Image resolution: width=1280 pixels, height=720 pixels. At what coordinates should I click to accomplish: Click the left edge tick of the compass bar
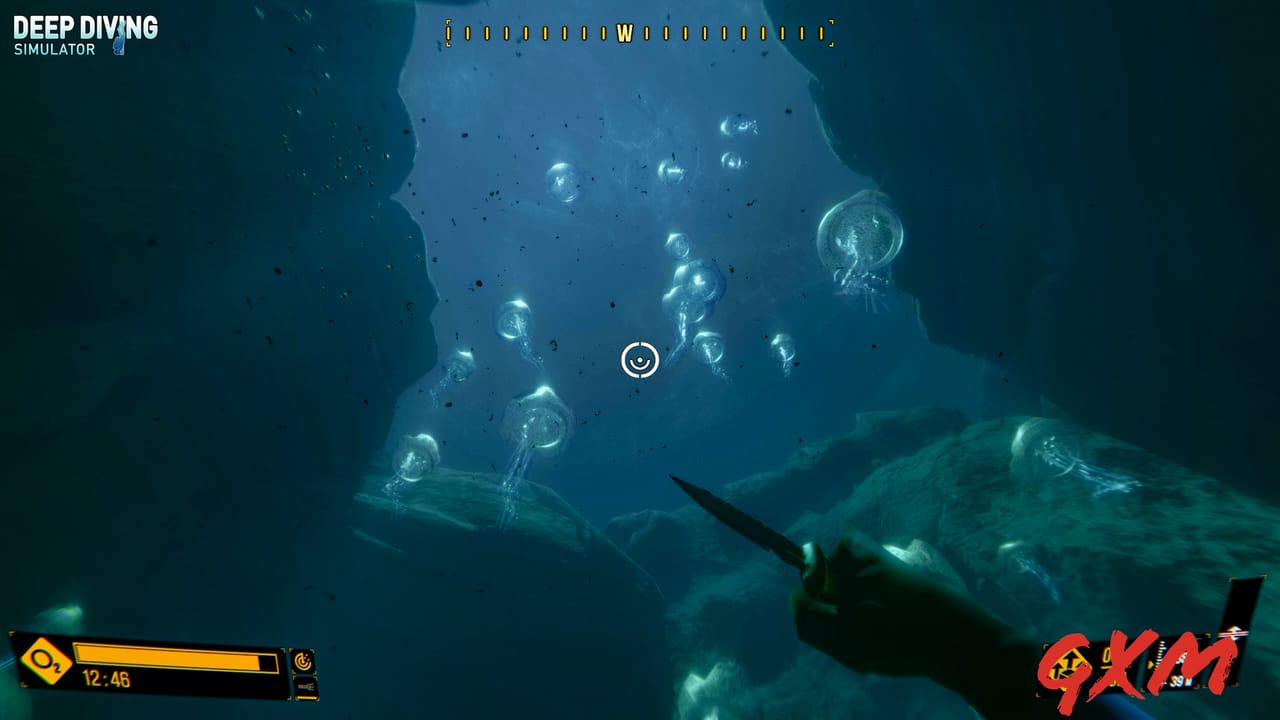click(x=450, y=31)
